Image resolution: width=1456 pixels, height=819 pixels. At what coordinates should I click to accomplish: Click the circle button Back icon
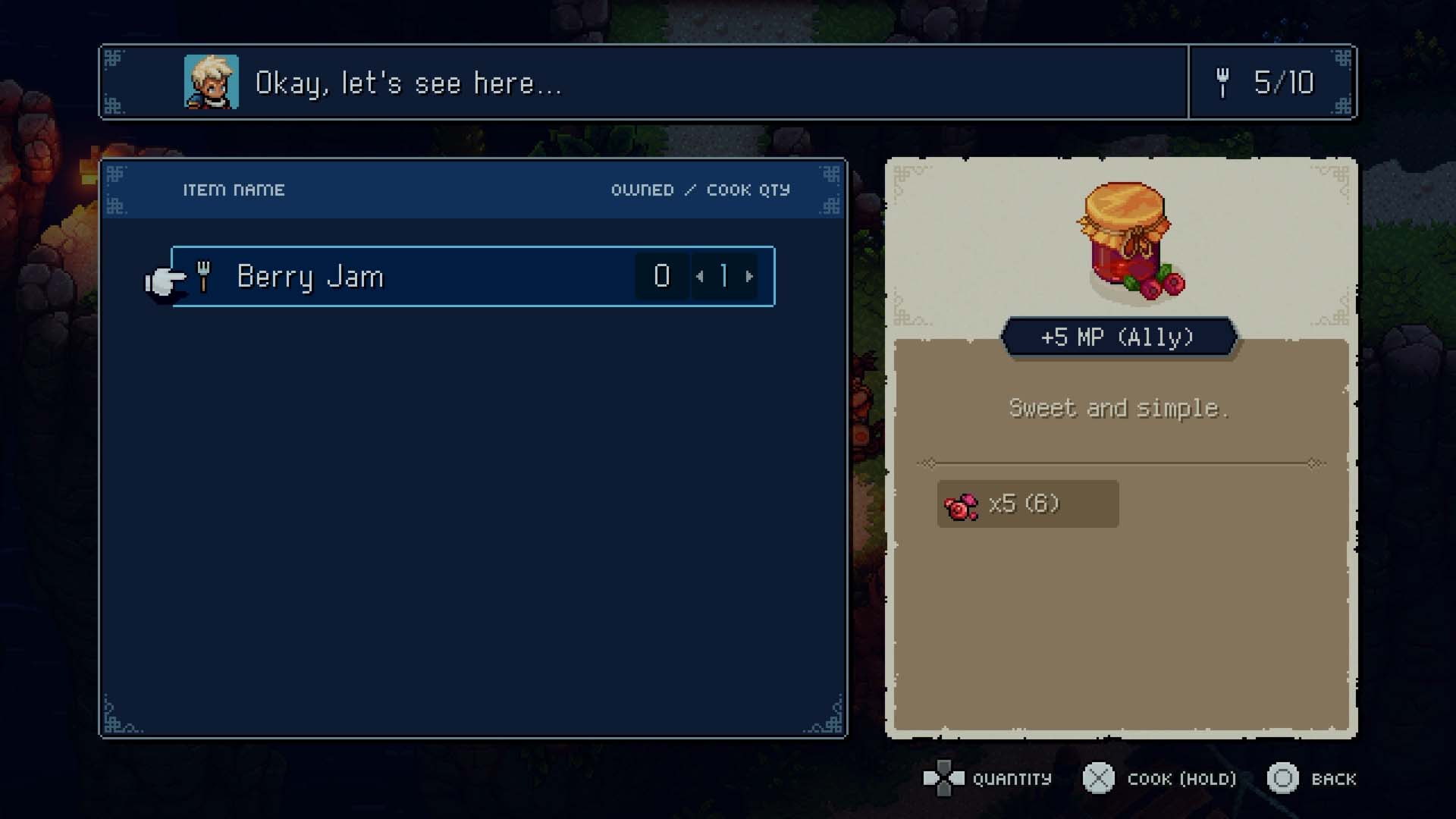1283,778
